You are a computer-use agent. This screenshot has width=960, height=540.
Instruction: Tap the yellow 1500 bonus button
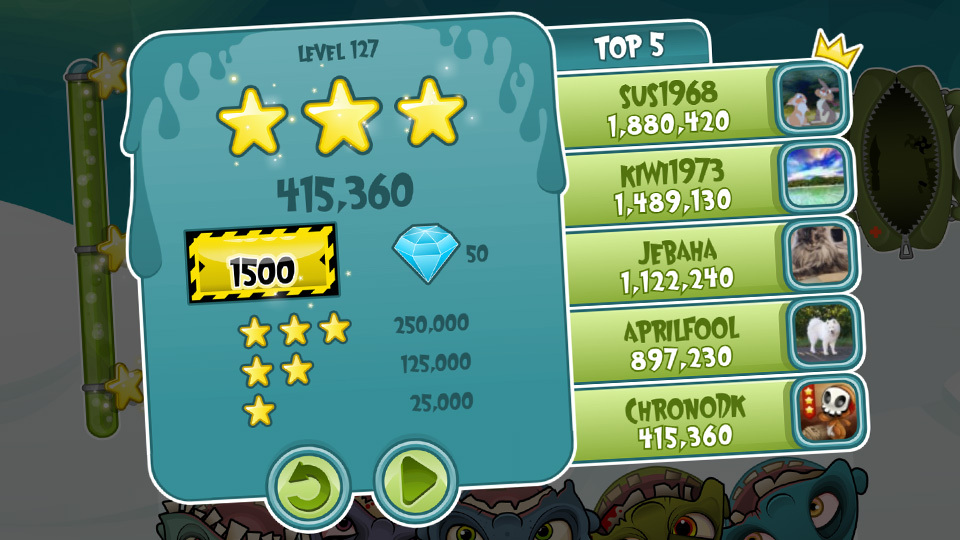tap(263, 268)
